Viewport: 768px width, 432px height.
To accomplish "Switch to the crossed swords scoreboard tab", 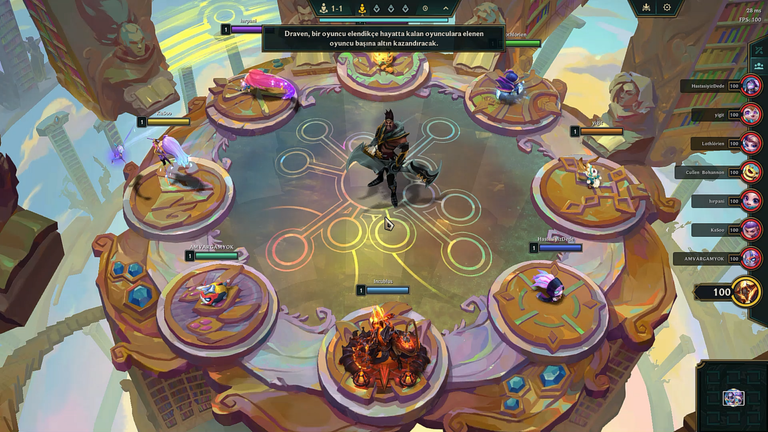I will [758, 49].
